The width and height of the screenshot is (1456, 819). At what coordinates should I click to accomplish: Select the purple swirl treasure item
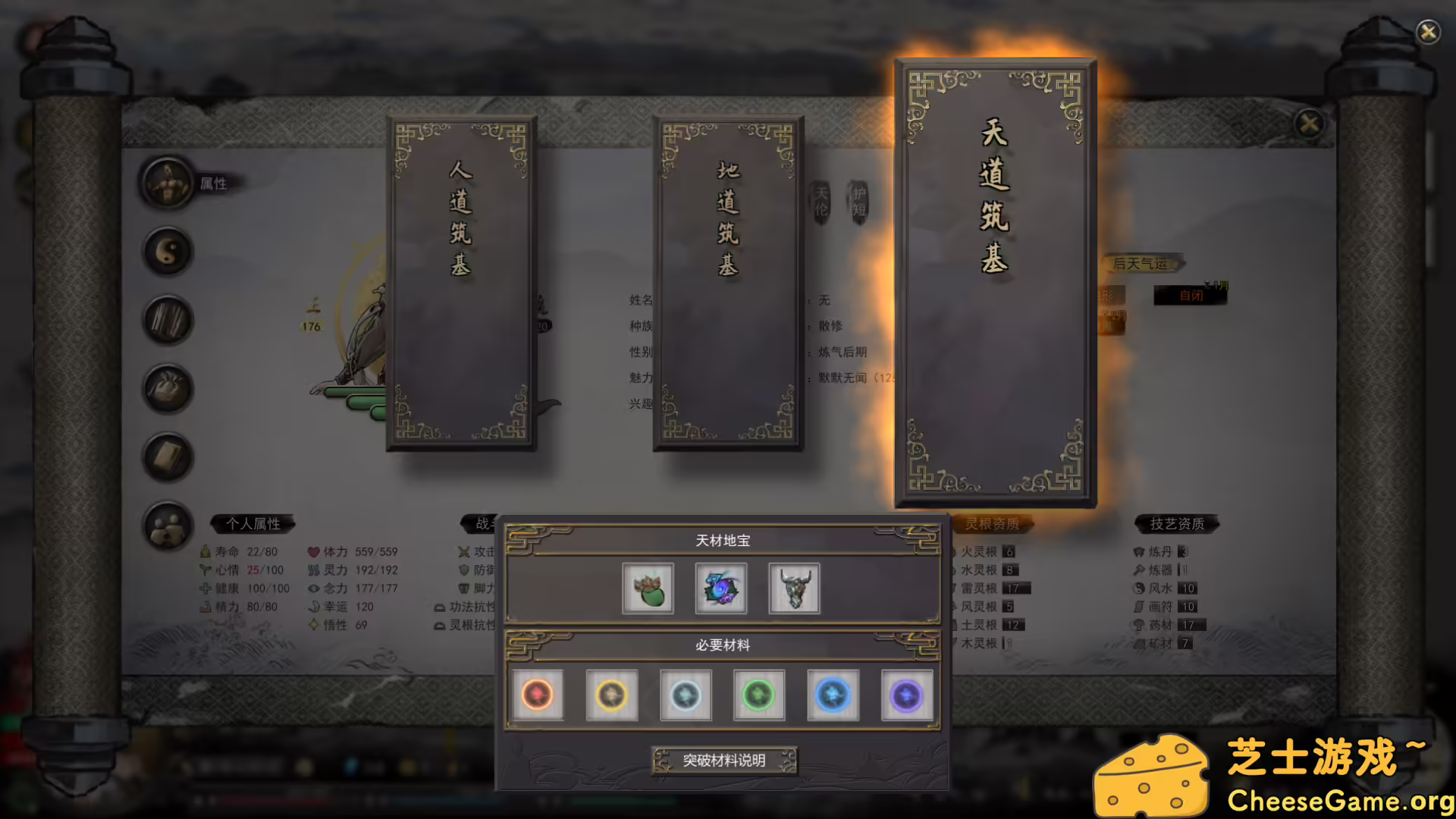coord(720,588)
